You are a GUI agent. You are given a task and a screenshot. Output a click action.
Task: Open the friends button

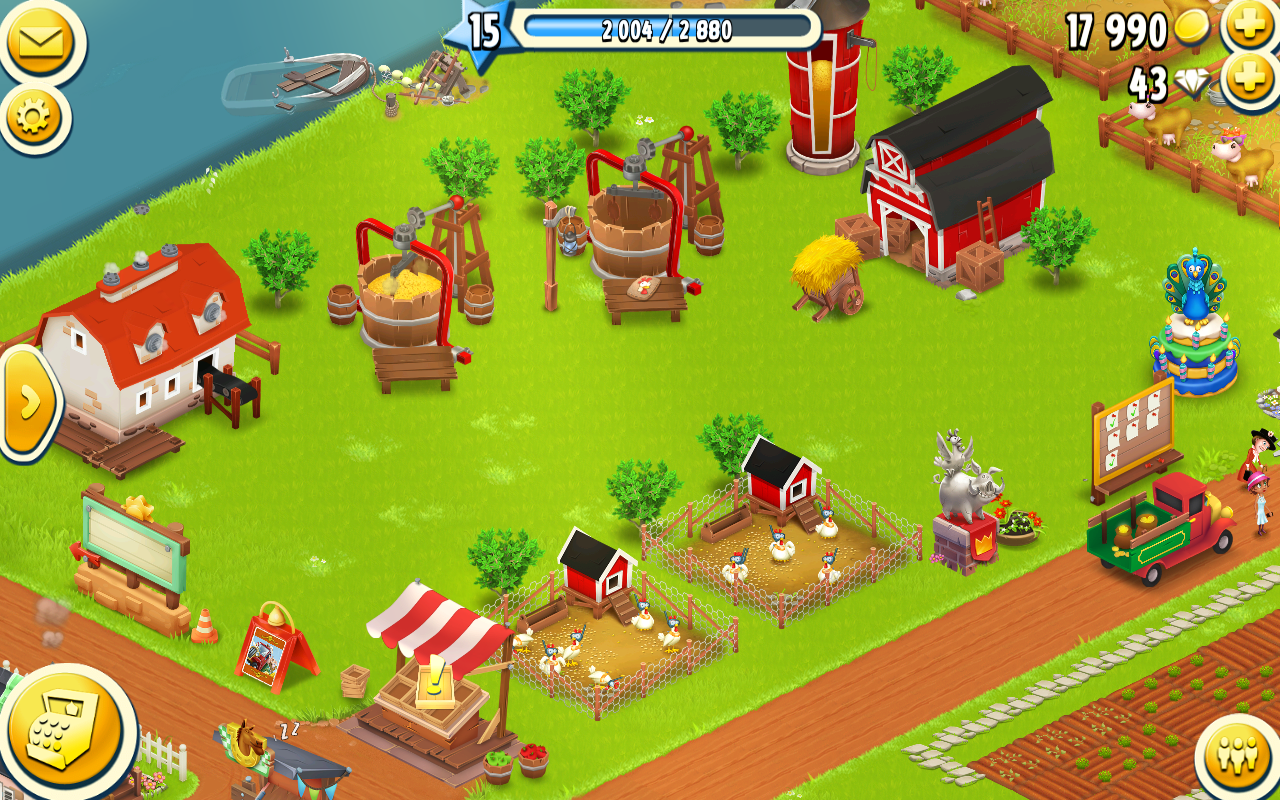[1240, 757]
